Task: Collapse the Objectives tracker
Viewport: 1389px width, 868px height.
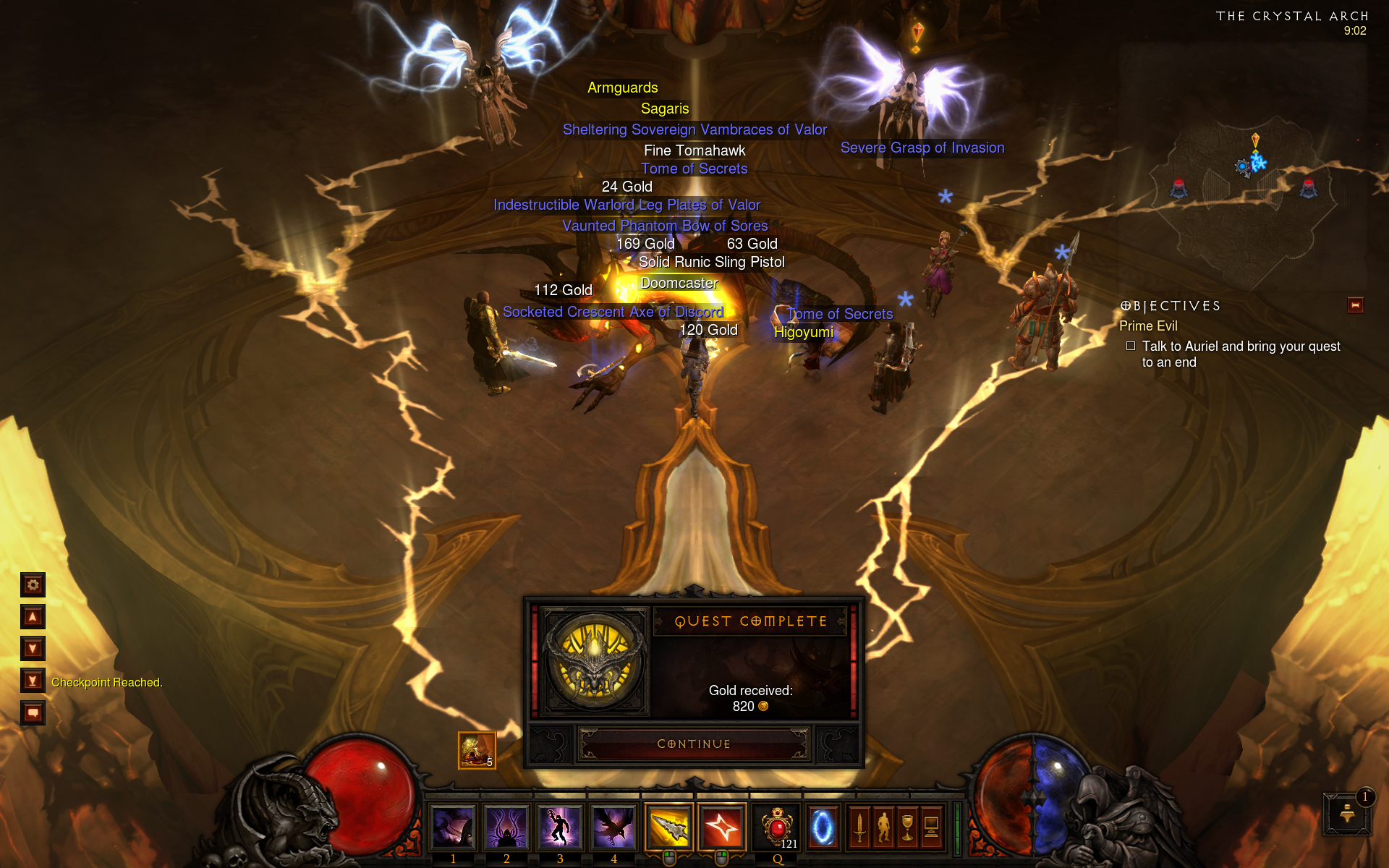Action: [1355, 305]
